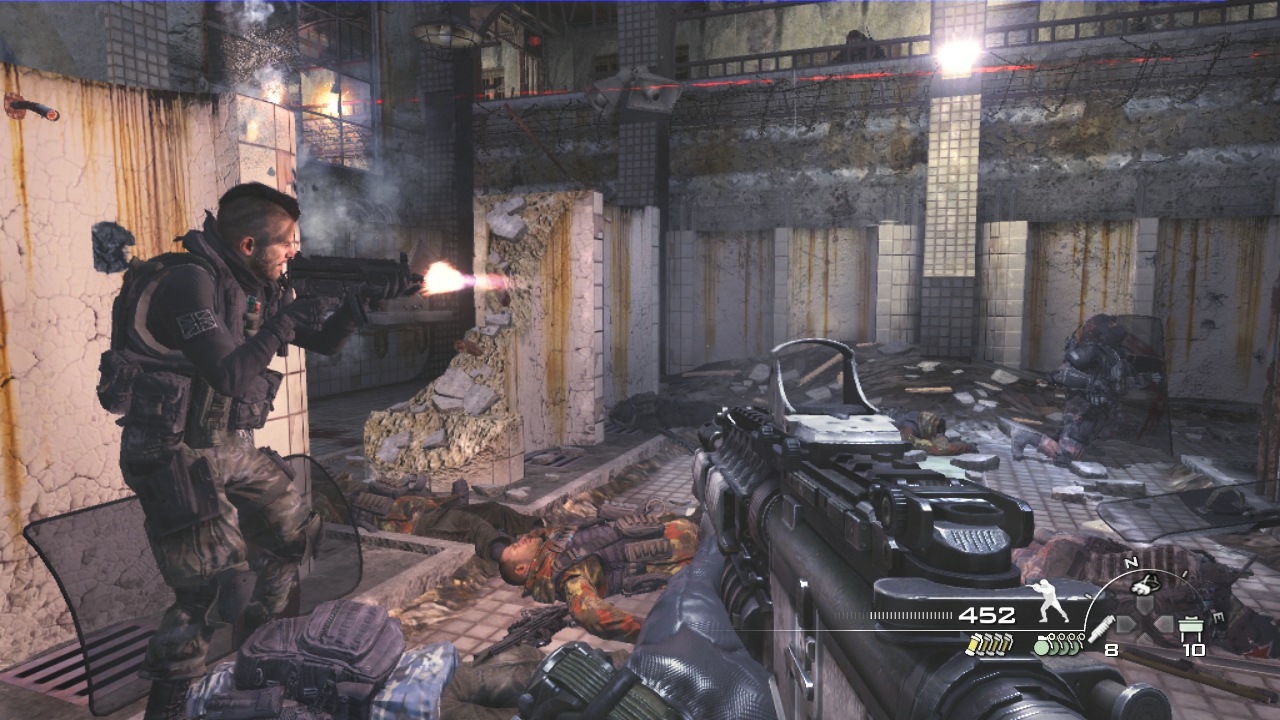Click the flashbang count number 8
This screenshot has width=1280, height=720.
point(1110,649)
